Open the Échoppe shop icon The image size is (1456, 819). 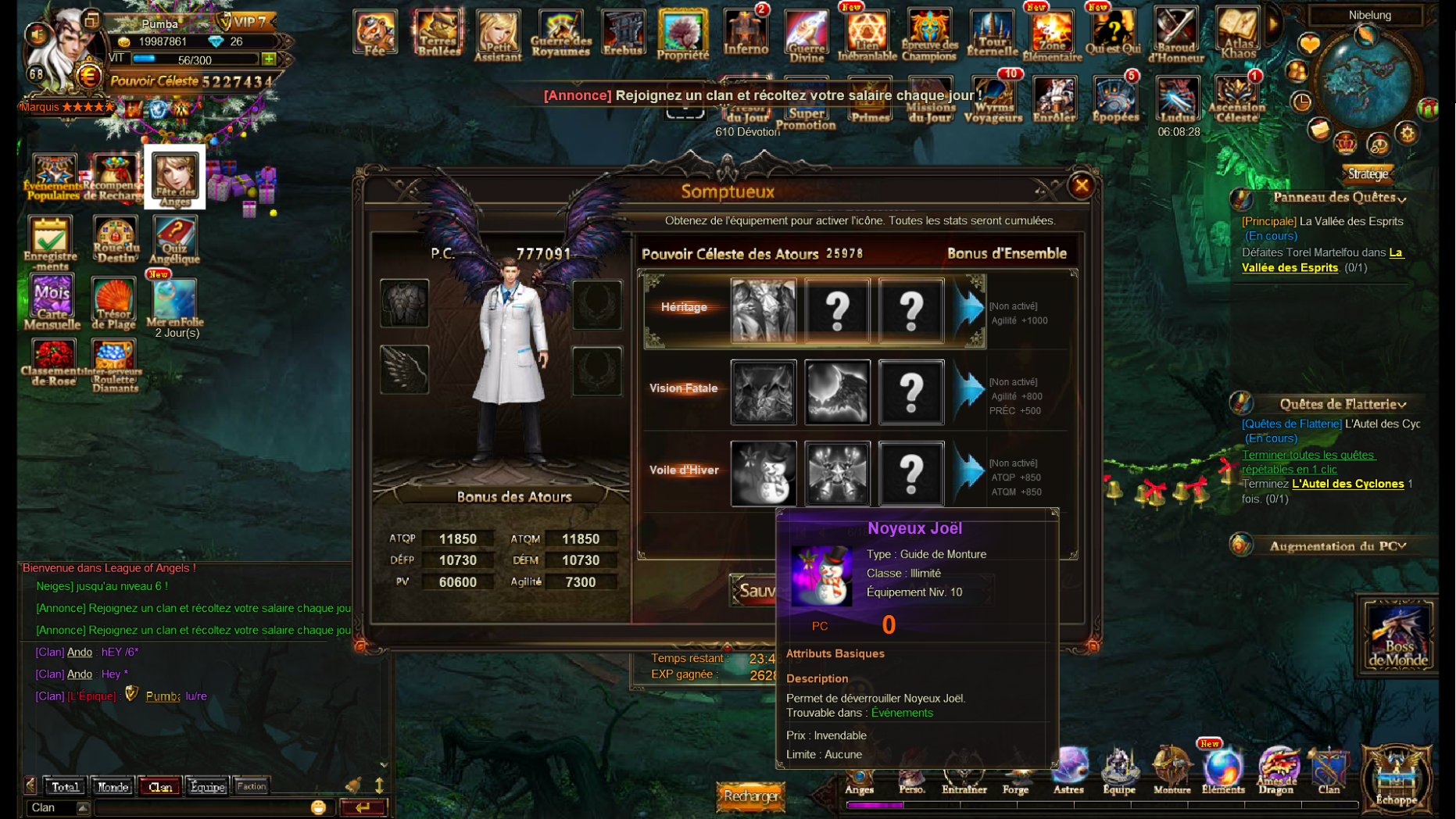(x=1396, y=778)
